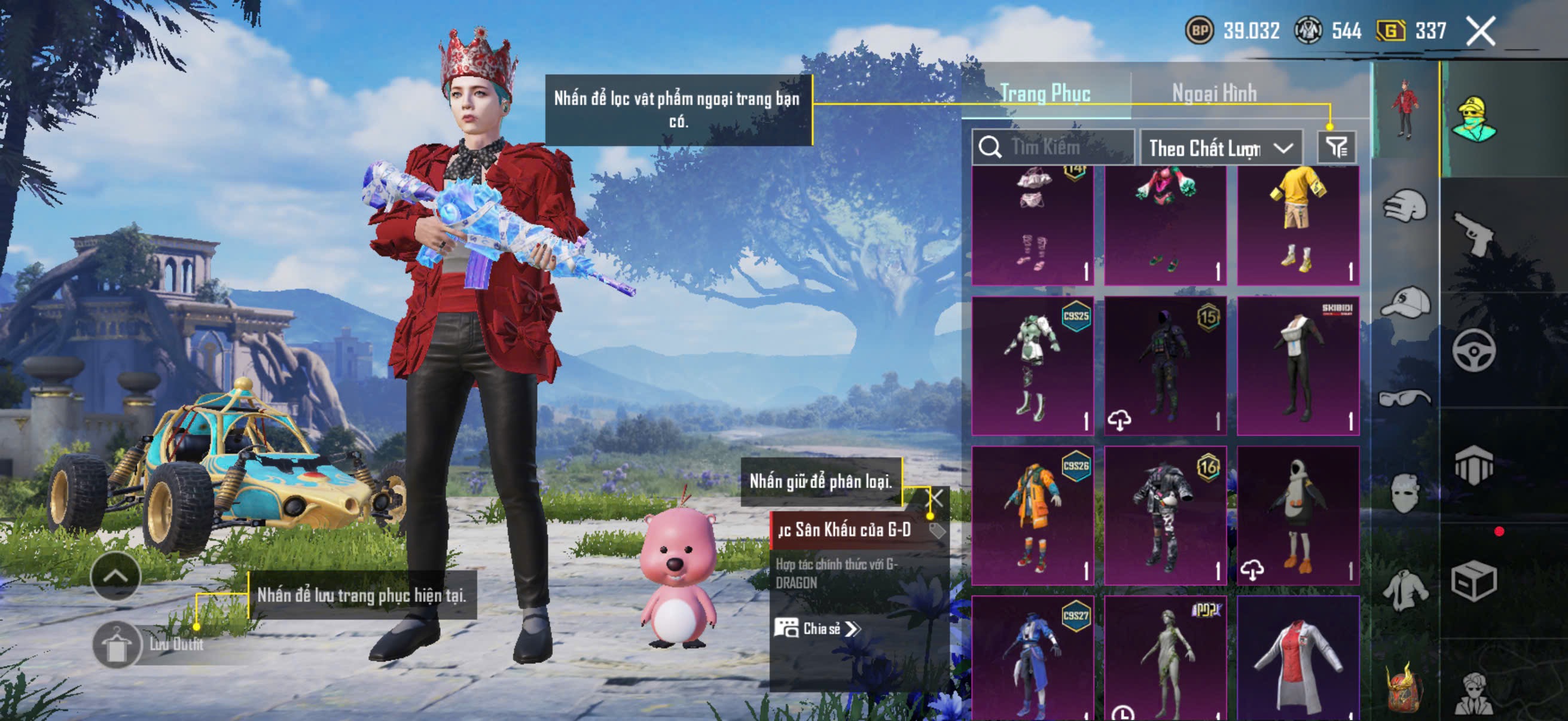The image size is (1568, 721).
Task: Switch to the Trang Phục tab
Action: click(1045, 93)
